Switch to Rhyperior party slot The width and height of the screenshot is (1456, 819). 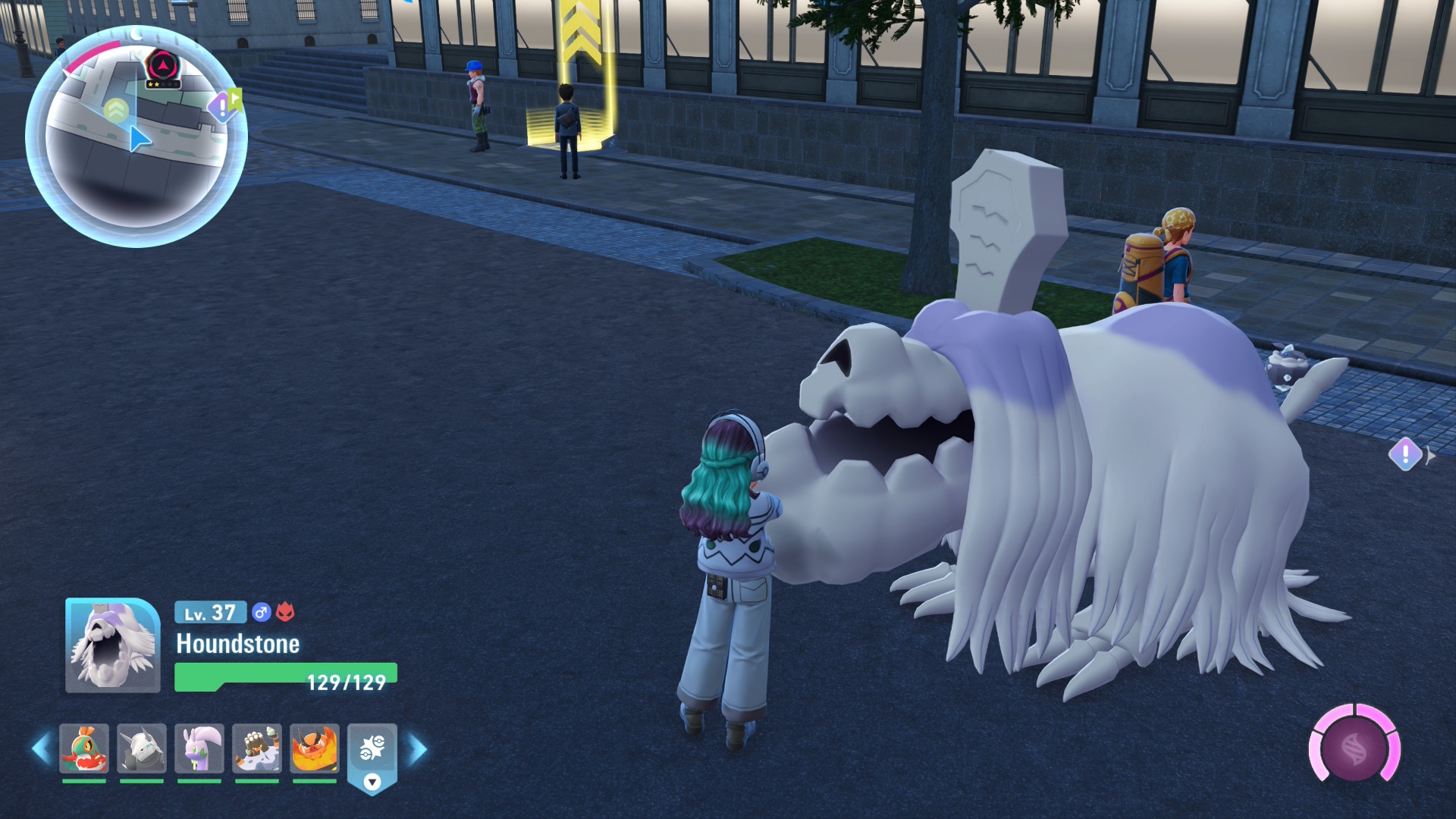pyautogui.click(x=257, y=749)
